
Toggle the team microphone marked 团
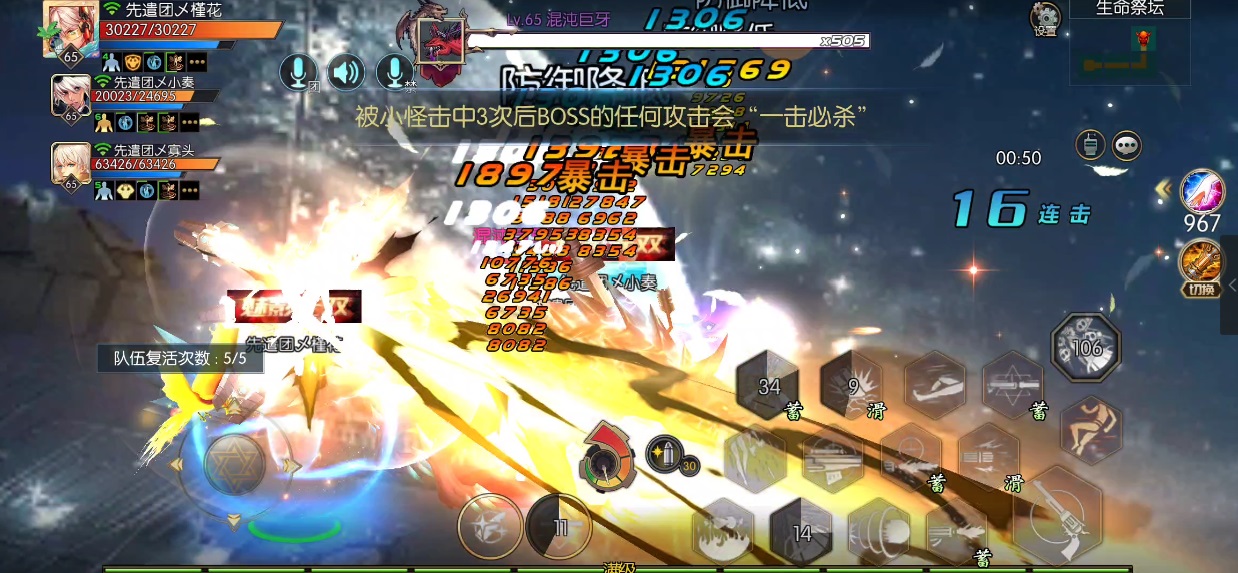click(x=298, y=72)
